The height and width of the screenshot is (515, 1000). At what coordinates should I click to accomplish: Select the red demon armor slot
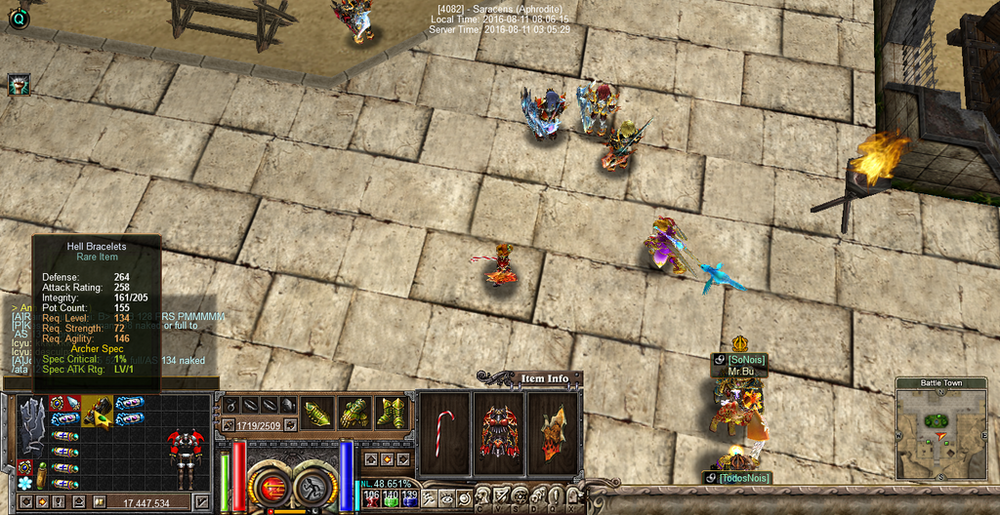[499, 432]
